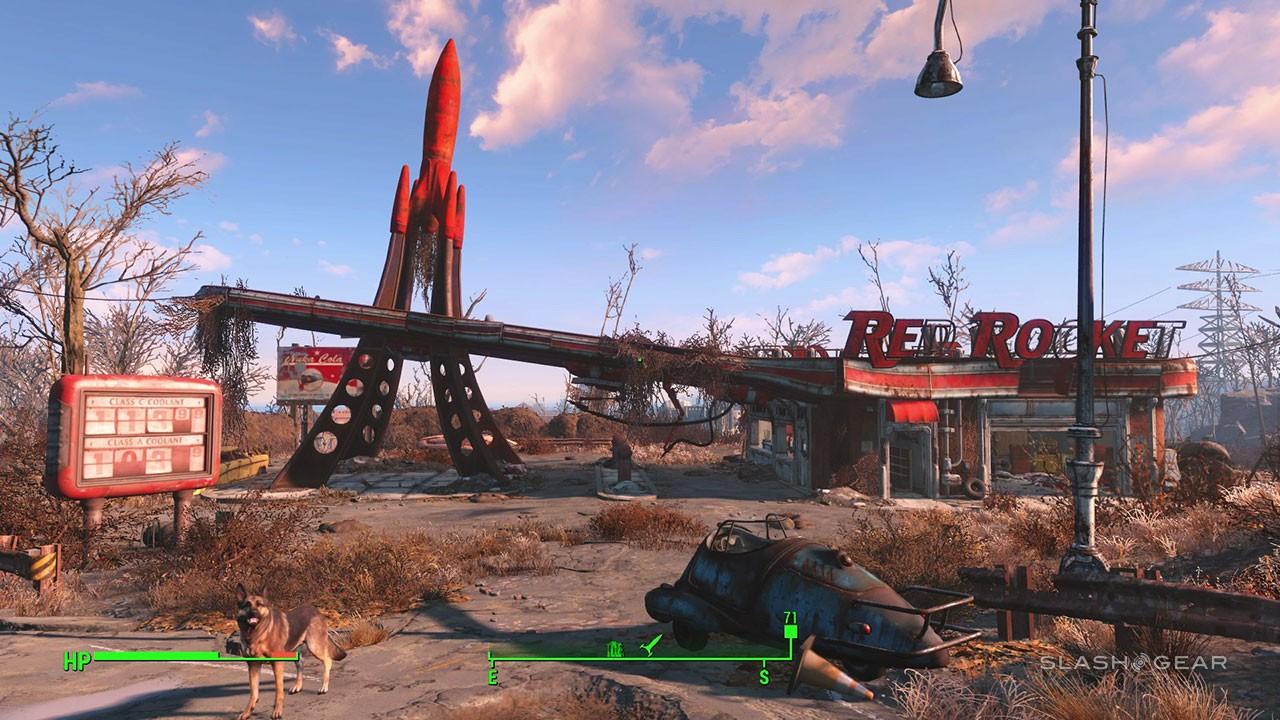The width and height of the screenshot is (1280, 720).
Task: Click the square quest marker above compass
Action: click(790, 632)
